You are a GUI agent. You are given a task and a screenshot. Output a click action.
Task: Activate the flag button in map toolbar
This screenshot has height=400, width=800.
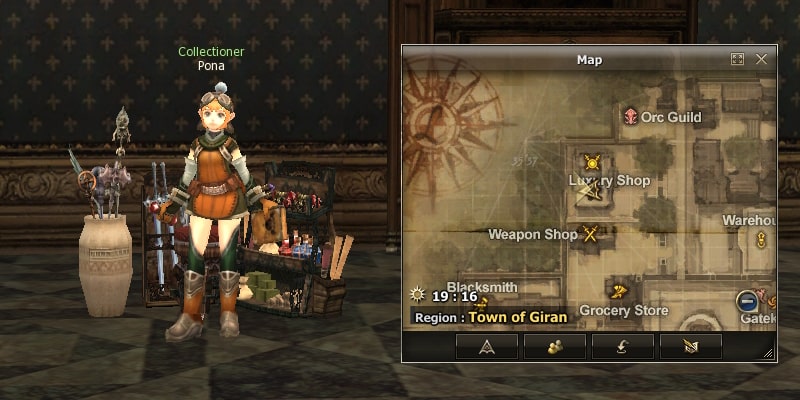690,346
